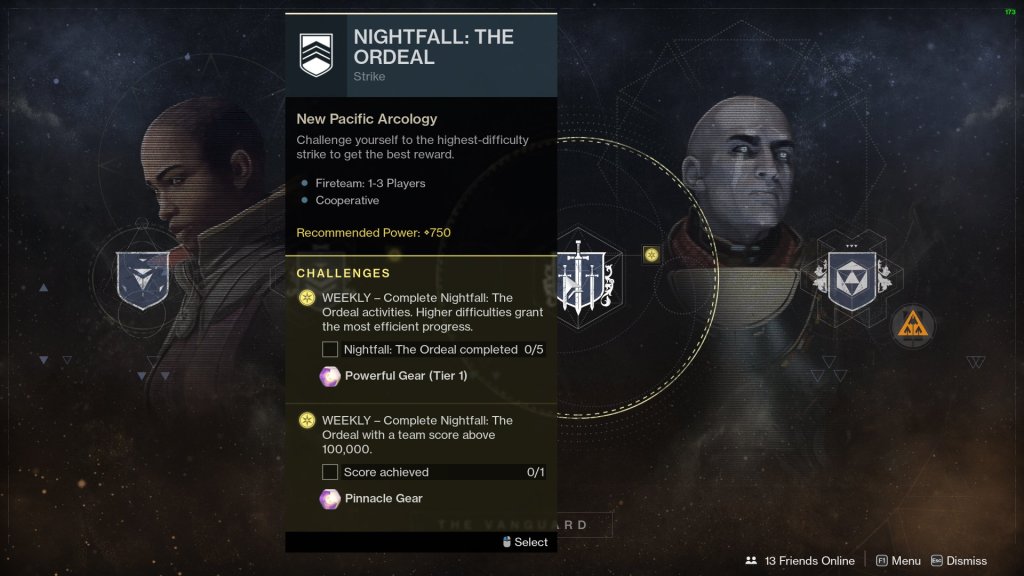This screenshot has height=576, width=1024.
Task: Click the yellow challenge marker beside Nightfall
Action: [651, 254]
